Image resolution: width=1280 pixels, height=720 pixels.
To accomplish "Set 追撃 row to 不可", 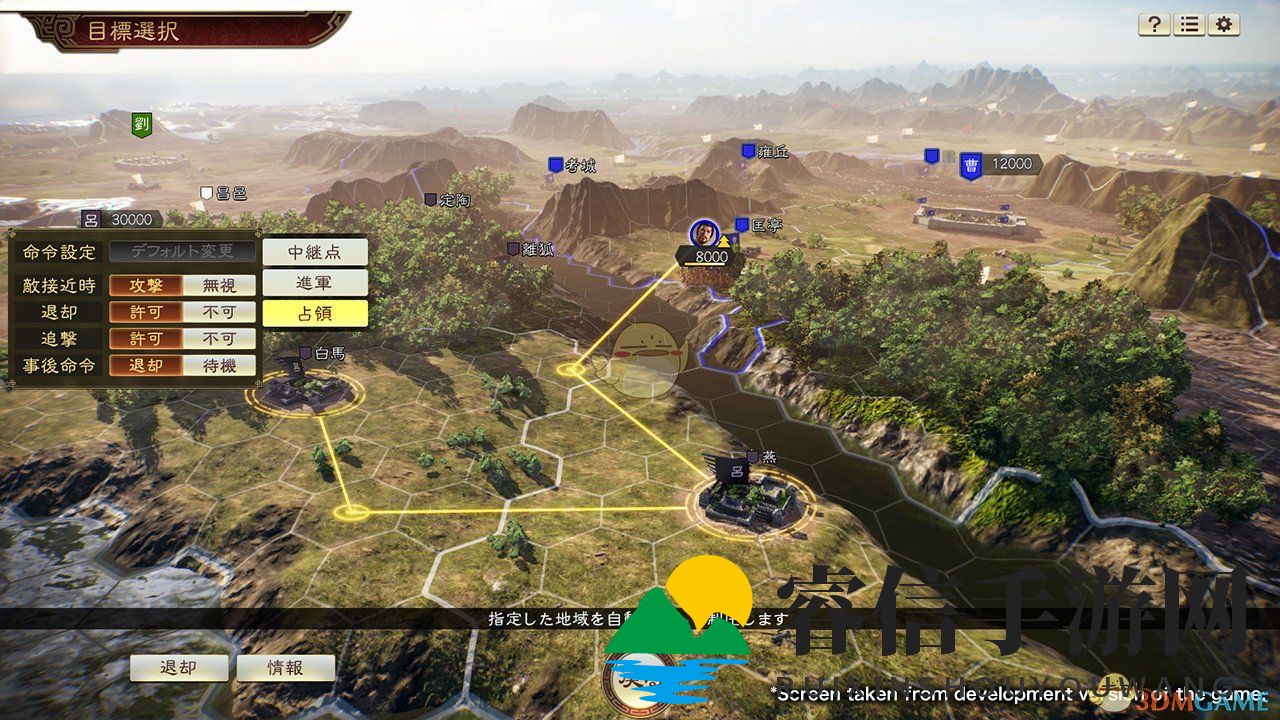I will [219, 339].
